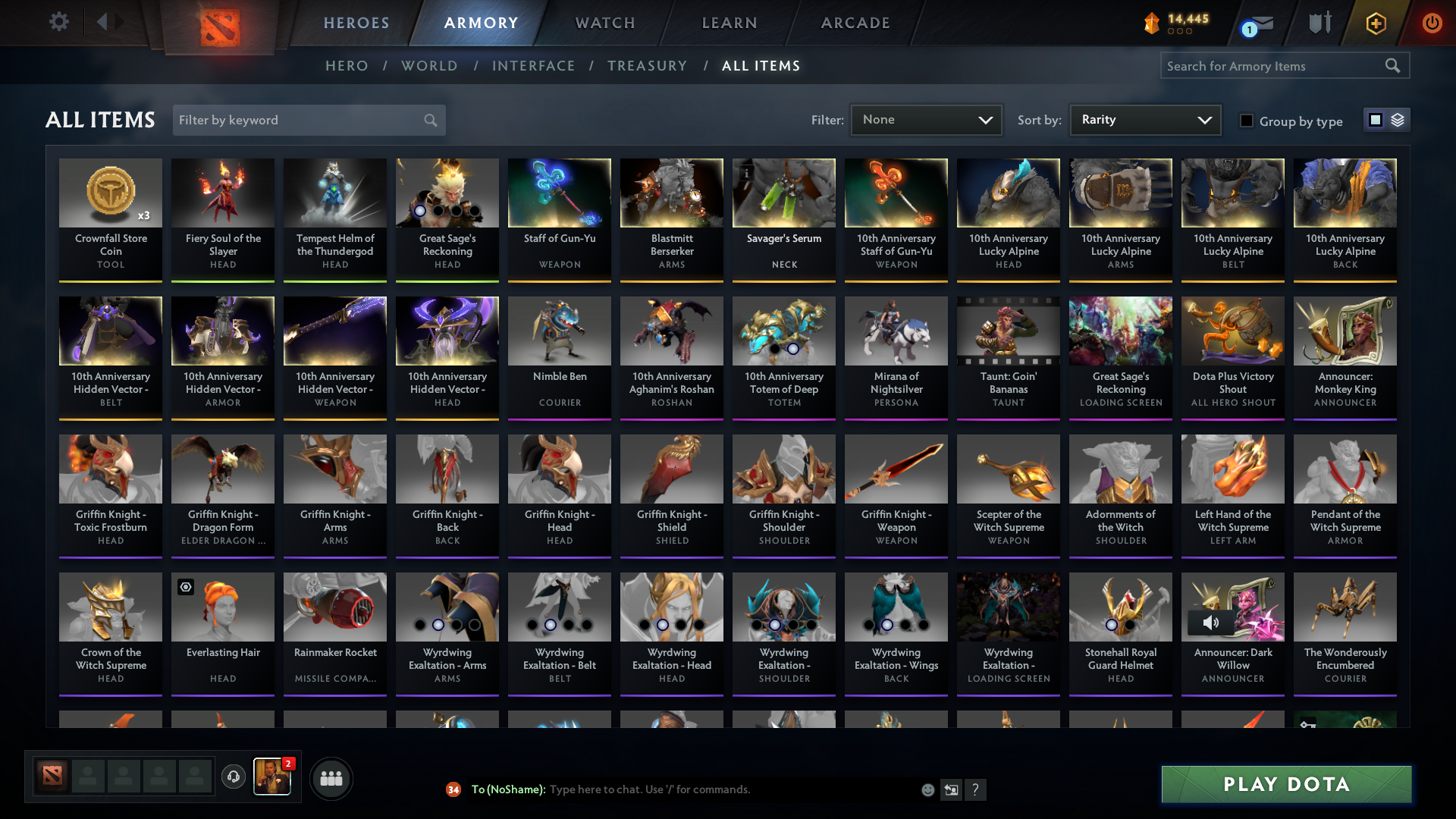Screen dimensions: 1456x819
Task: Open the gold plus subscription icon
Action: pos(1375,23)
